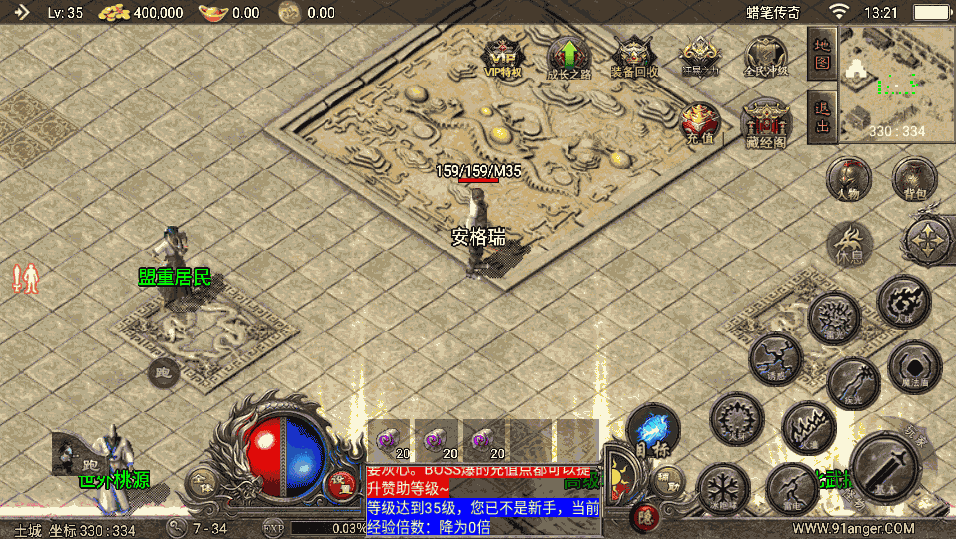The image size is (956, 539).
Task: Open the 人物 character sheet
Action: 848,180
